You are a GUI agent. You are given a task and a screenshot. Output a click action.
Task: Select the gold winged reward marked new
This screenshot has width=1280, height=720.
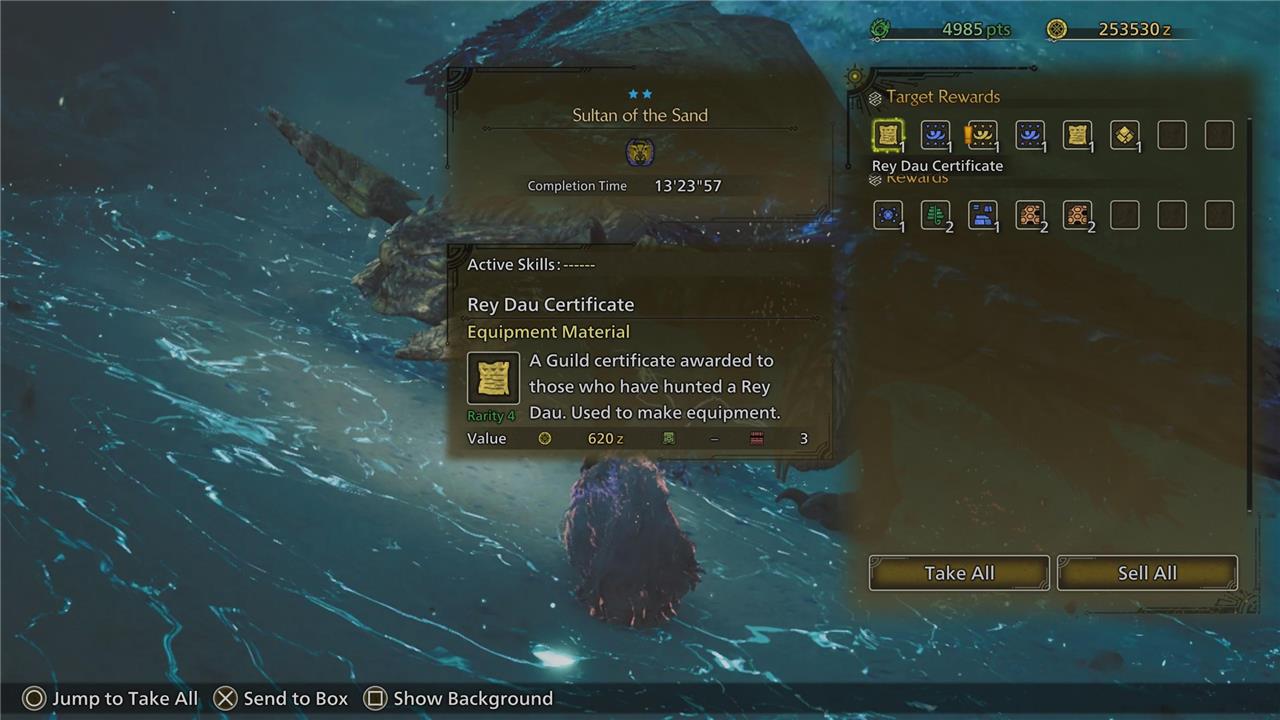[982, 135]
